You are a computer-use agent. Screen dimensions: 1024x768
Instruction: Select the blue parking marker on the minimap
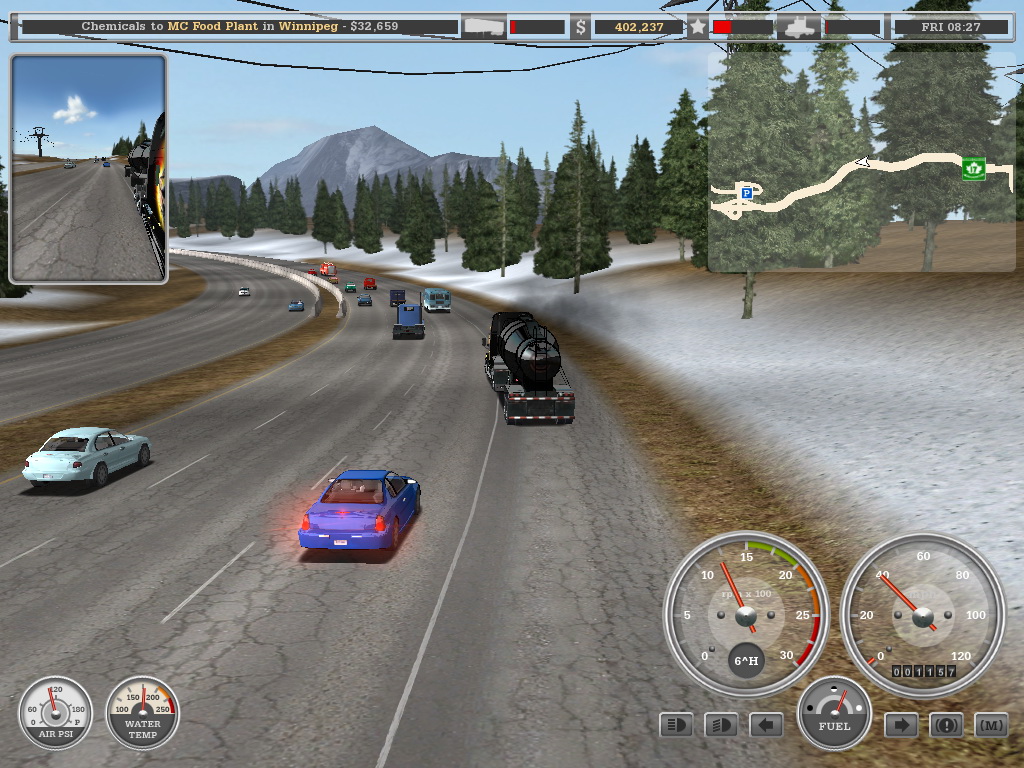pos(746,191)
